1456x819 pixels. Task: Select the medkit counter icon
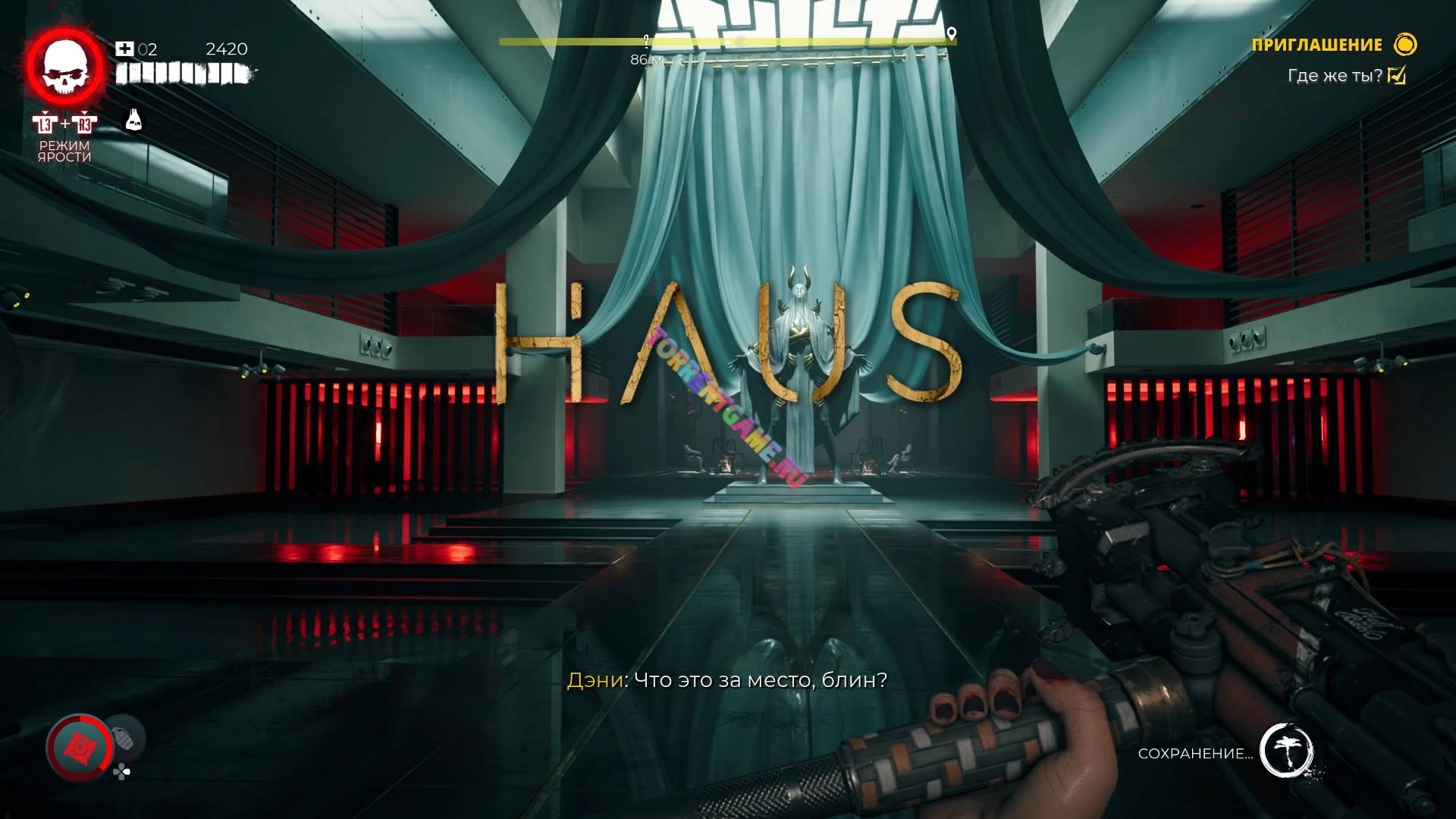point(124,49)
